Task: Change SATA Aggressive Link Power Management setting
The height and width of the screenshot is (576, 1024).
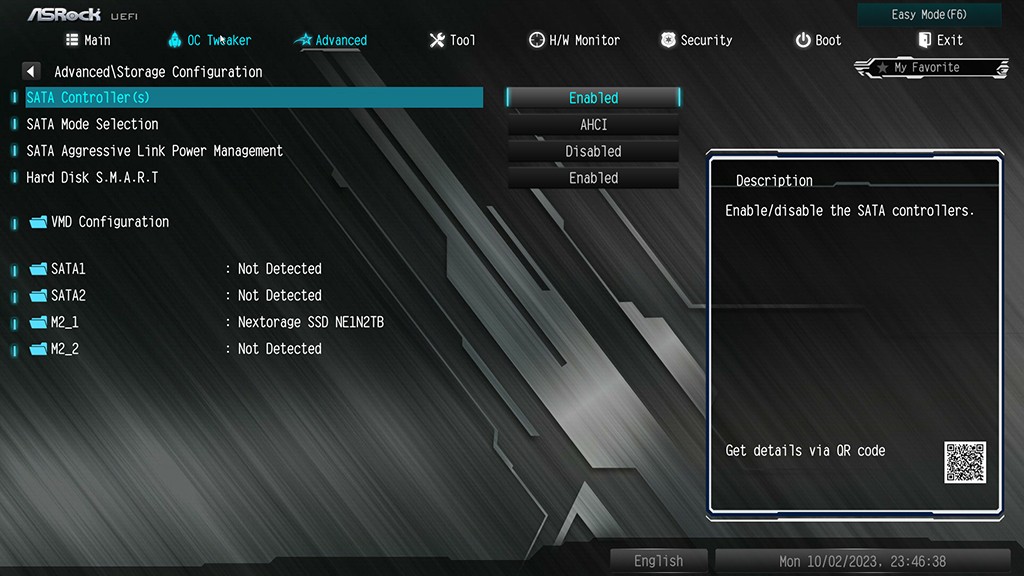Action: coord(593,152)
